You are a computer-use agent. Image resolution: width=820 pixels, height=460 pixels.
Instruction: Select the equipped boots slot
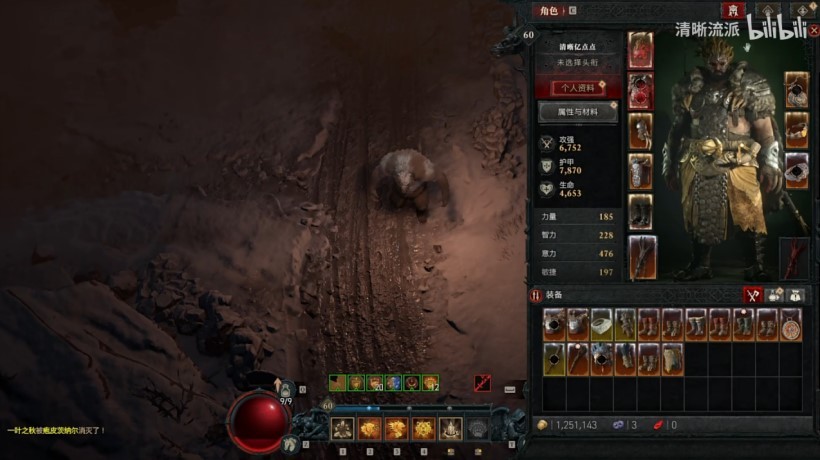pyautogui.click(x=640, y=211)
